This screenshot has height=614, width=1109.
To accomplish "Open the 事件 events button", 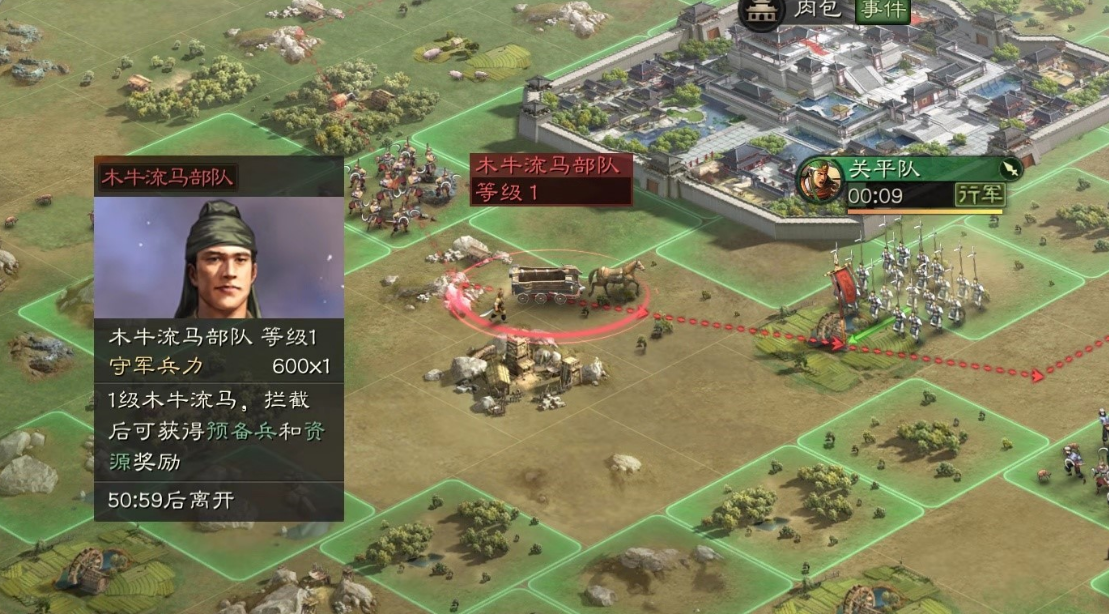I will coord(882,11).
